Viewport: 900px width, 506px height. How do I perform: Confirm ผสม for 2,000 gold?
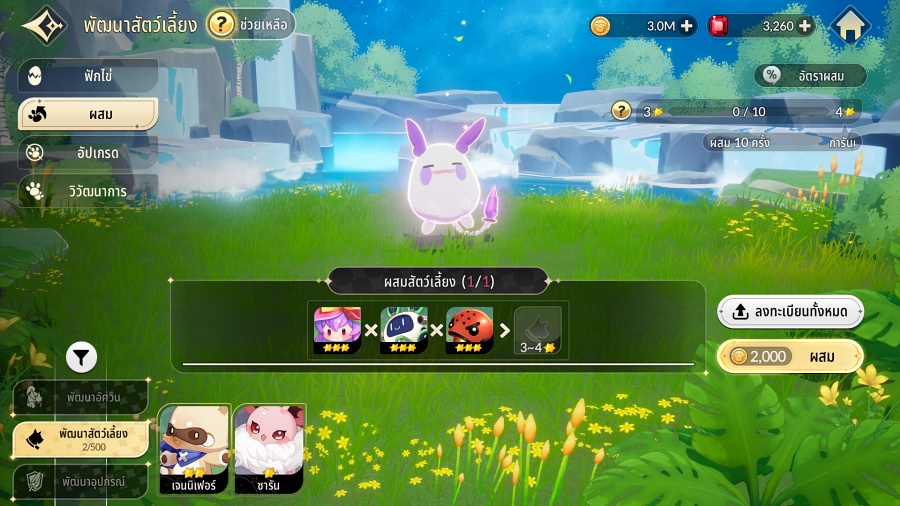790,356
